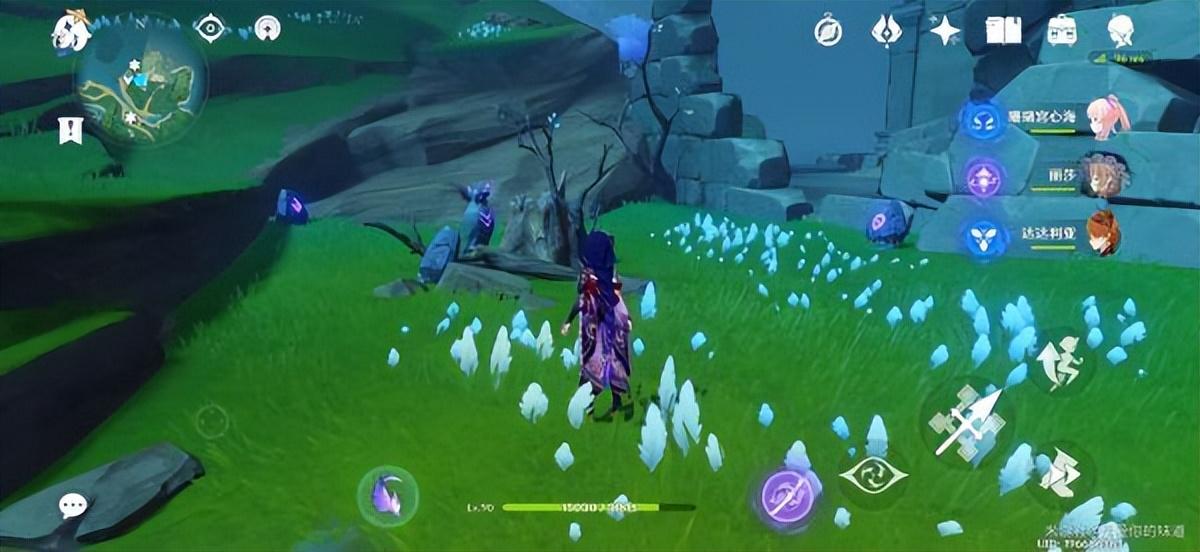
Task: Open the compass icon in the top bar
Action: tap(828, 31)
